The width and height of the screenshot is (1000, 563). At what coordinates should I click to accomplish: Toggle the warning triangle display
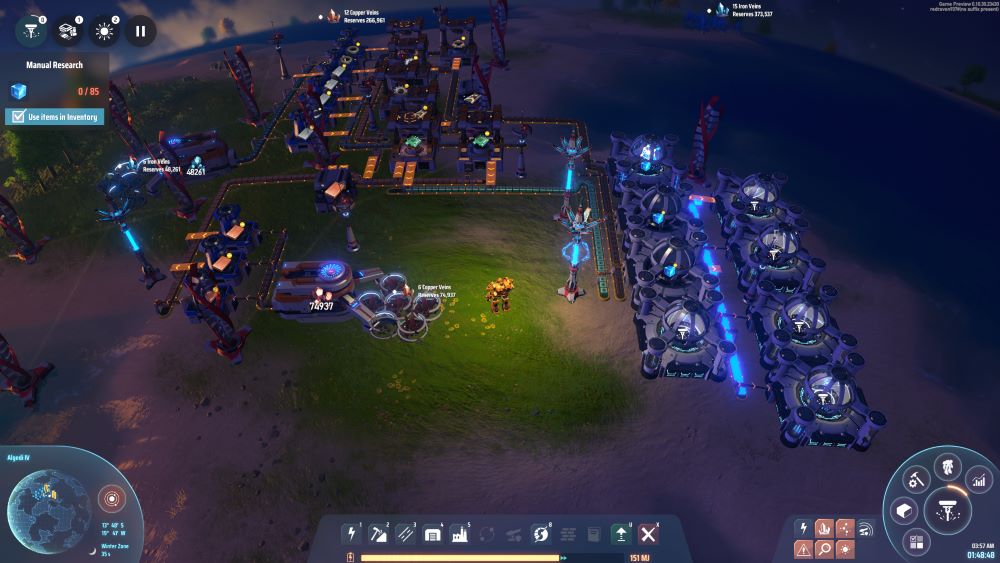tap(803, 549)
